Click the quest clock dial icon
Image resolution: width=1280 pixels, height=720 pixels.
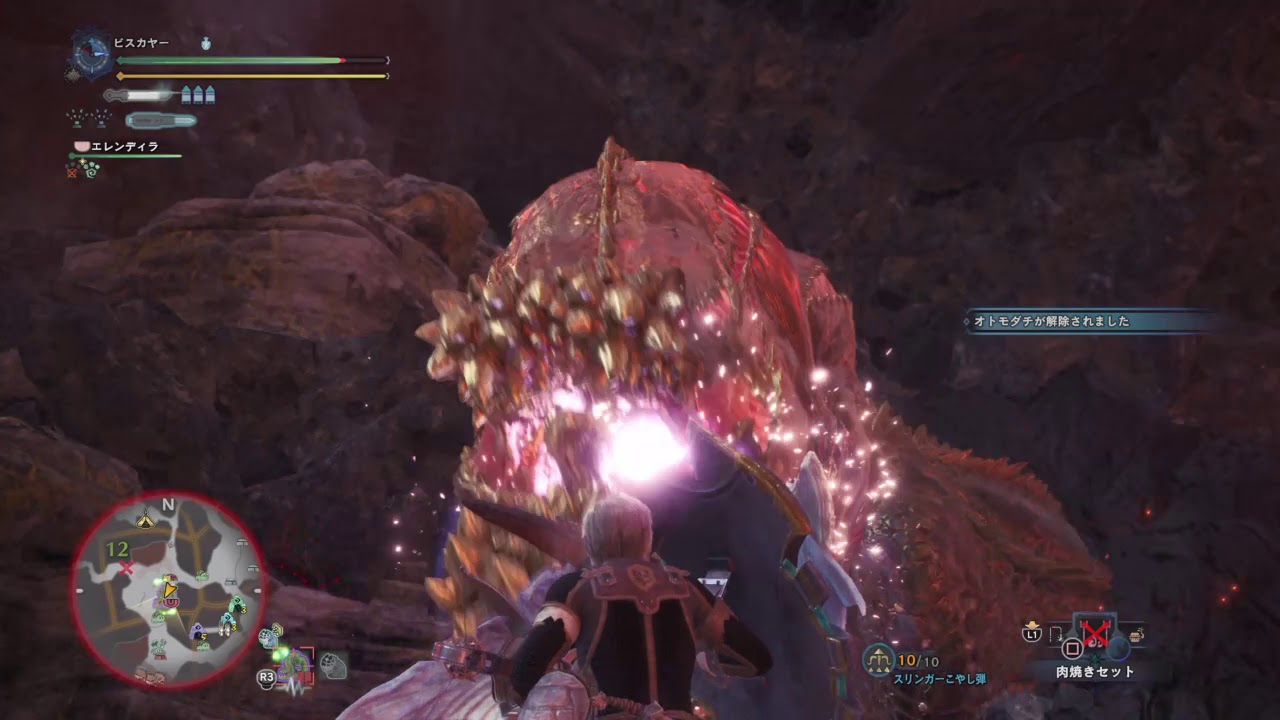pyautogui.click(x=93, y=53)
